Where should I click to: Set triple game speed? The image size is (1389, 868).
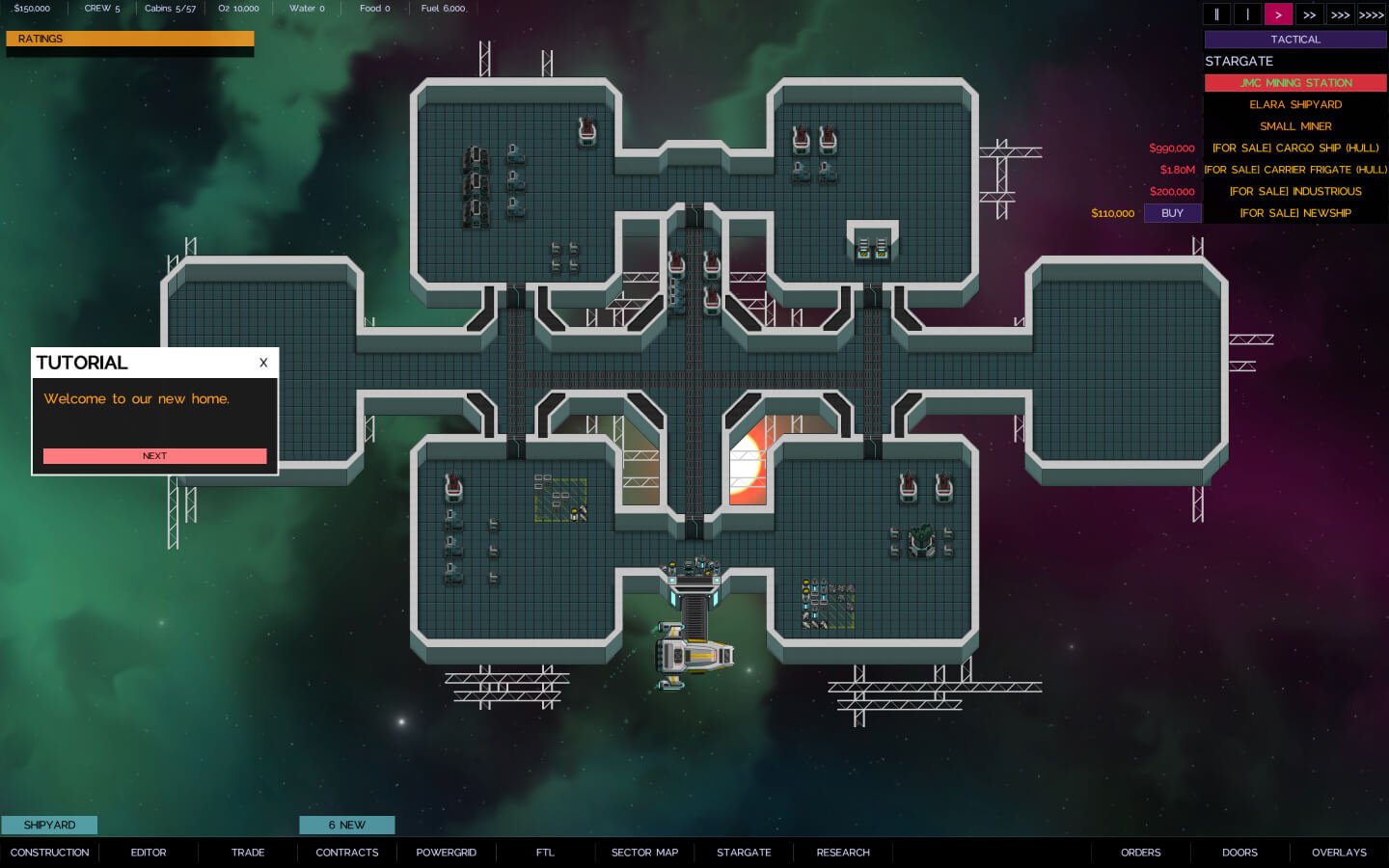coord(1340,14)
